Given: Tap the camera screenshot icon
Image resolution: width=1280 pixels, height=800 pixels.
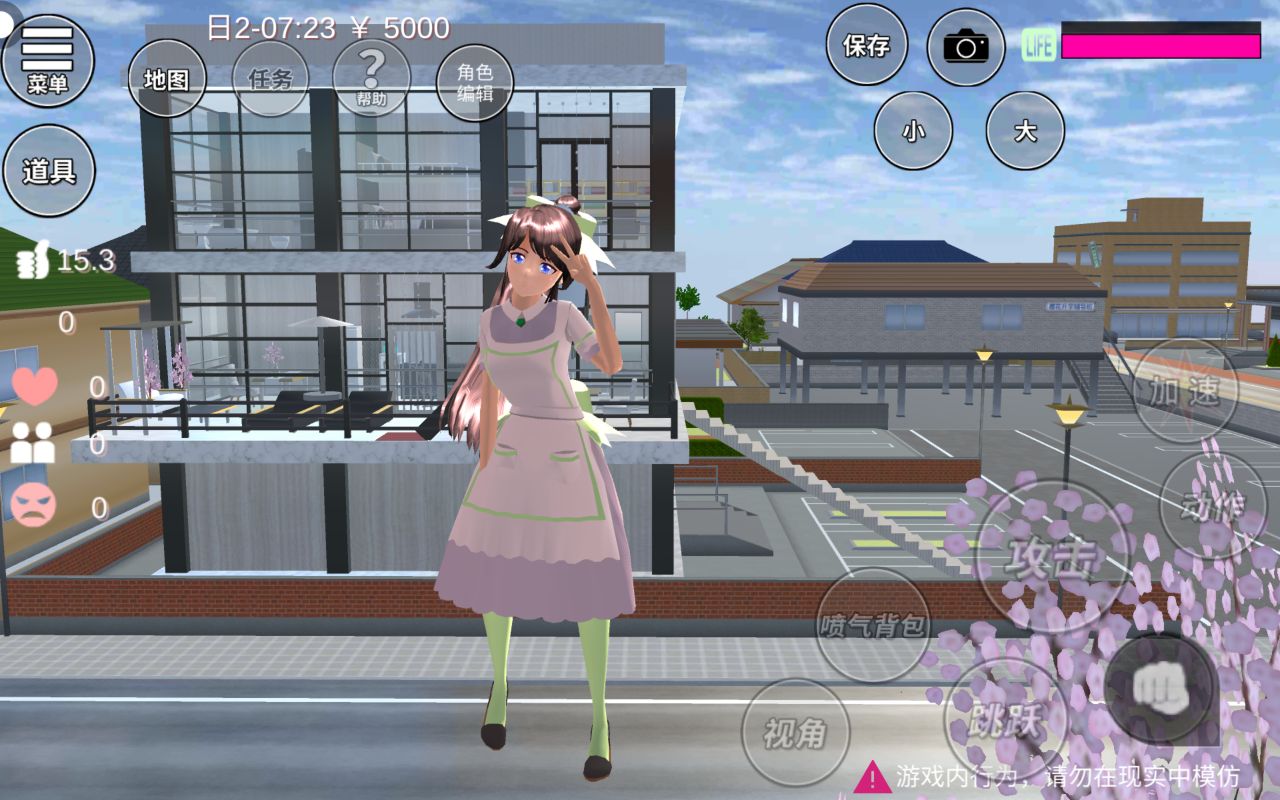Looking at the screenshot, I should (x=965, y=46).
